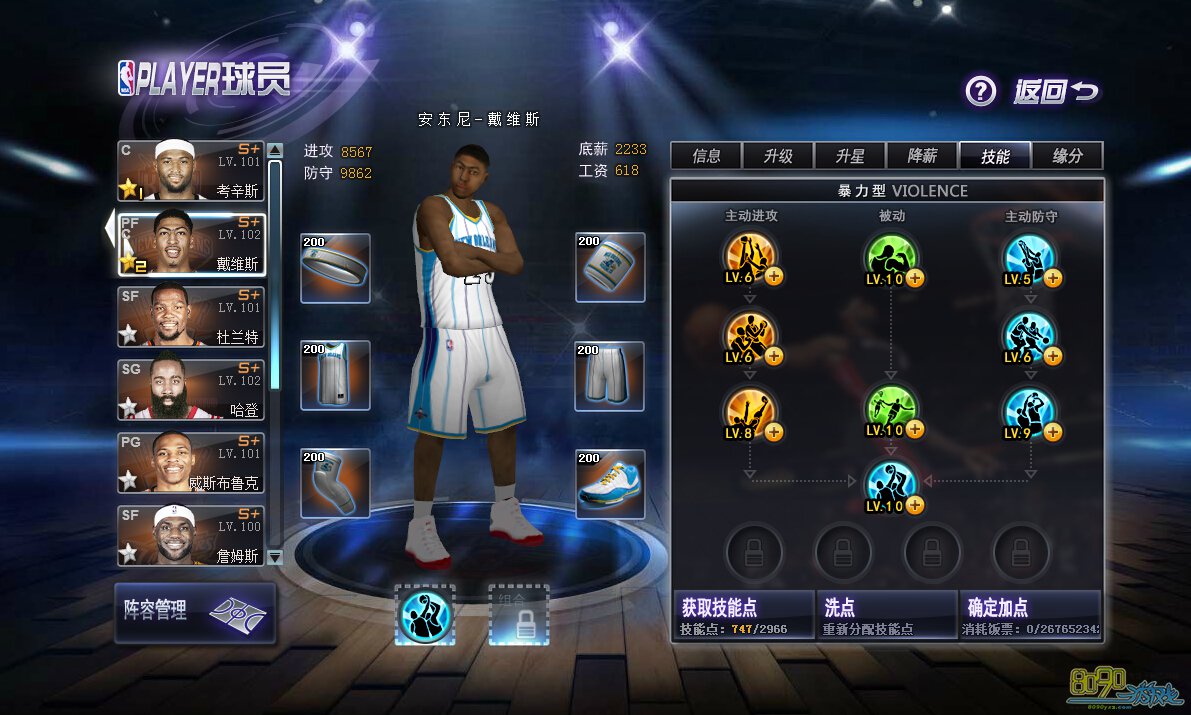The image size is (1191, 715).
Task: Select player 考辛斯 in the roster list
Action: 191,171
